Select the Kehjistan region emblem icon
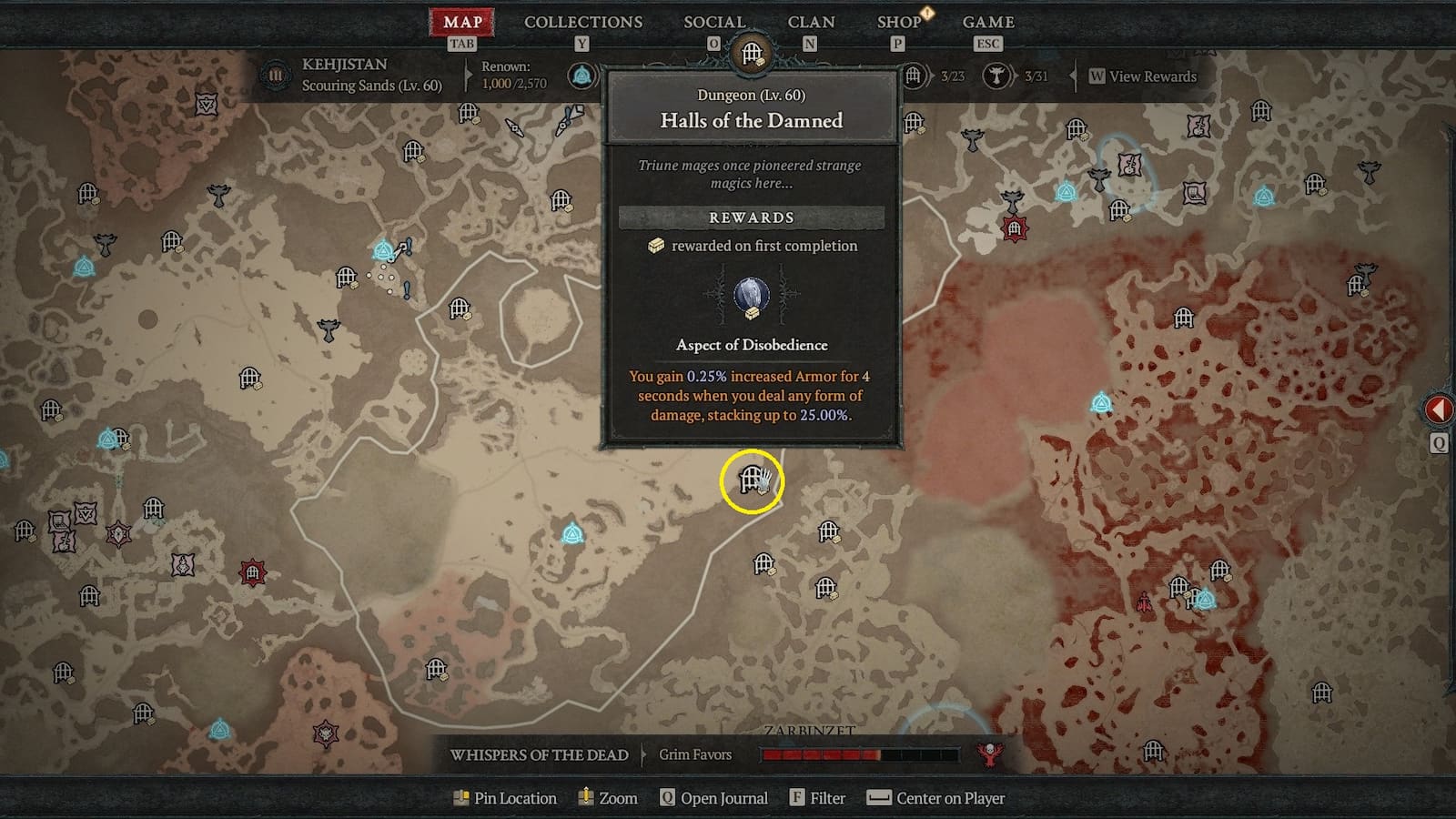Image resolution: width=1456 pixels, height=819 pixels. pos(276,76)
